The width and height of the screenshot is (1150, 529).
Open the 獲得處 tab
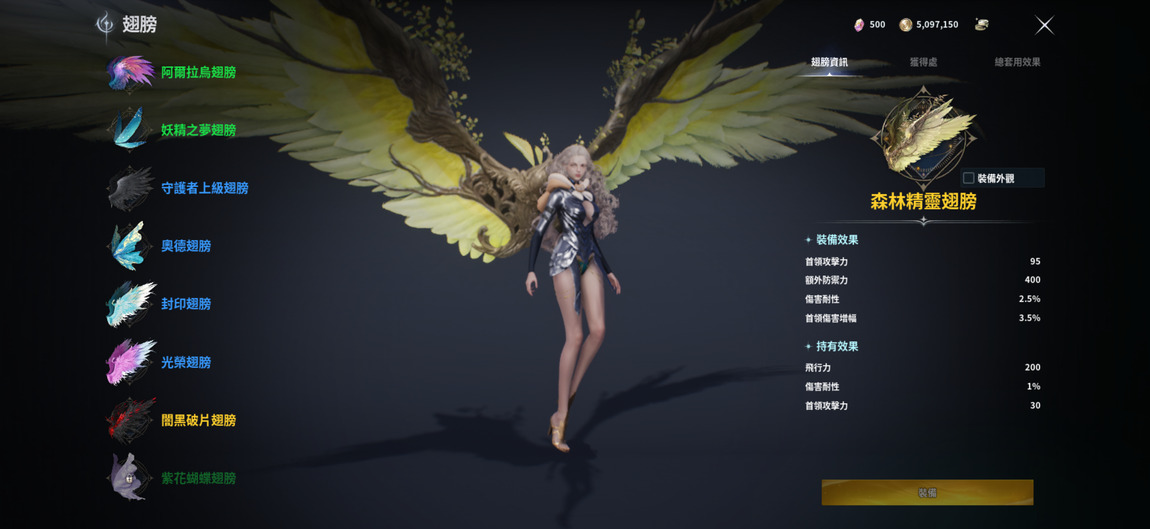[x=923, y=62]
